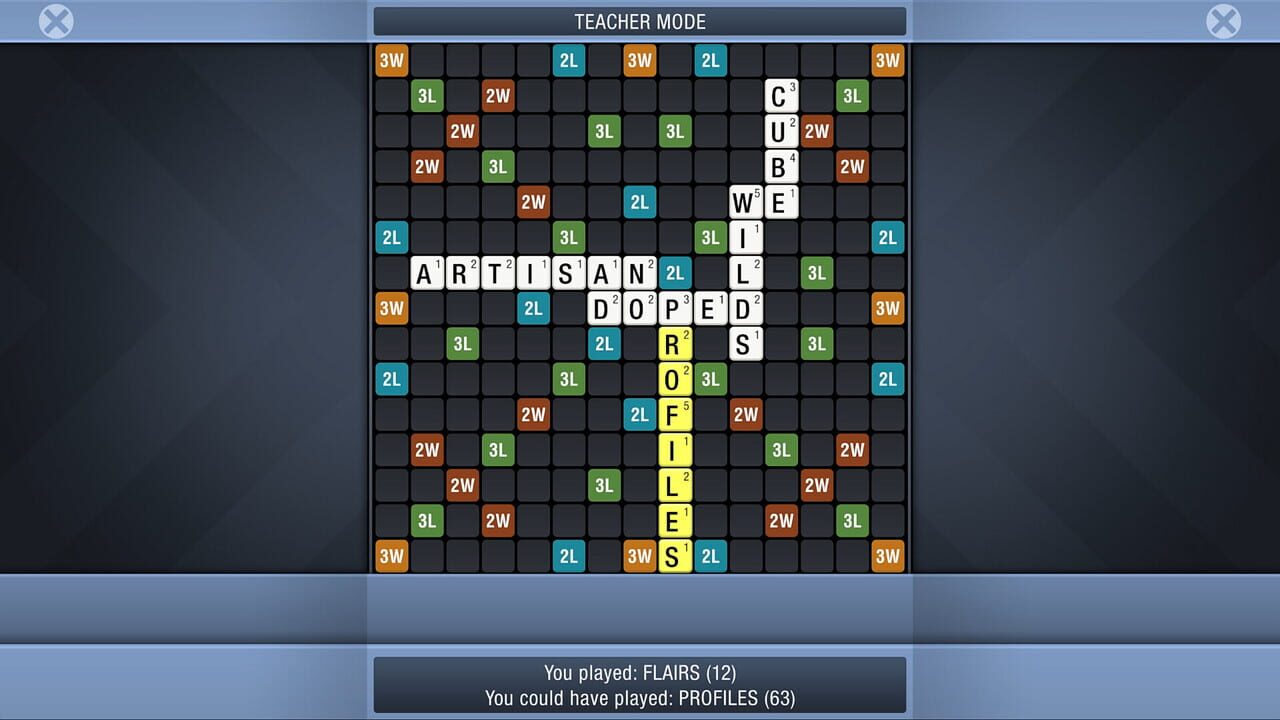This screenshot has height=720, width=1280.
Task: Click the A tile starting the word ARTISAN
Action: 428,273
